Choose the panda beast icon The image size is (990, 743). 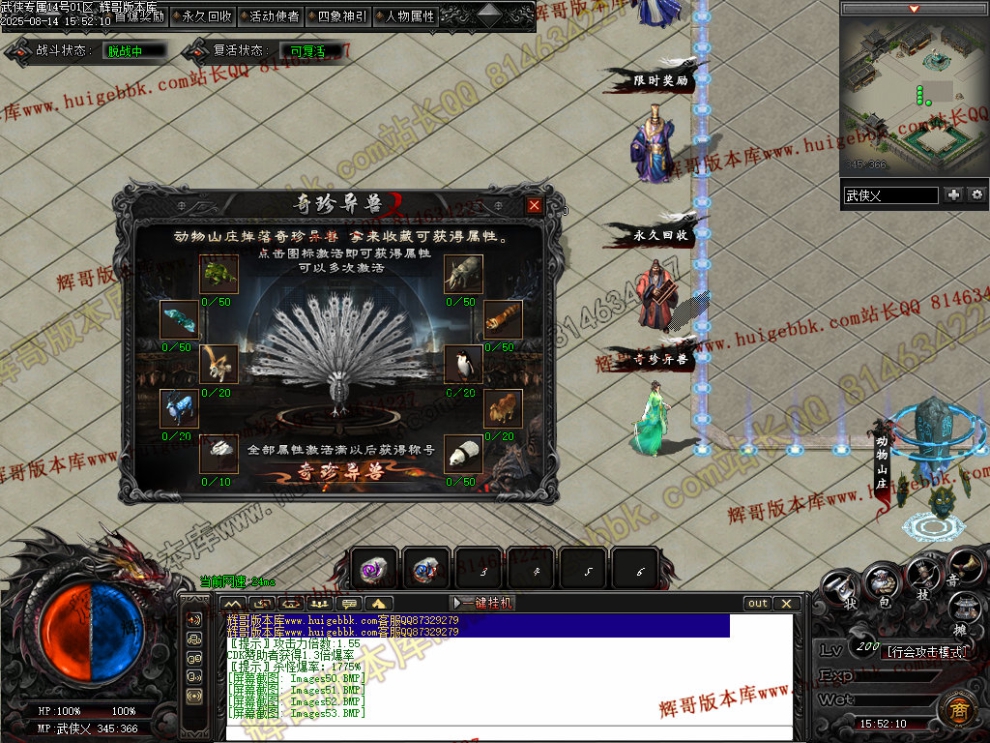[463, 455]
